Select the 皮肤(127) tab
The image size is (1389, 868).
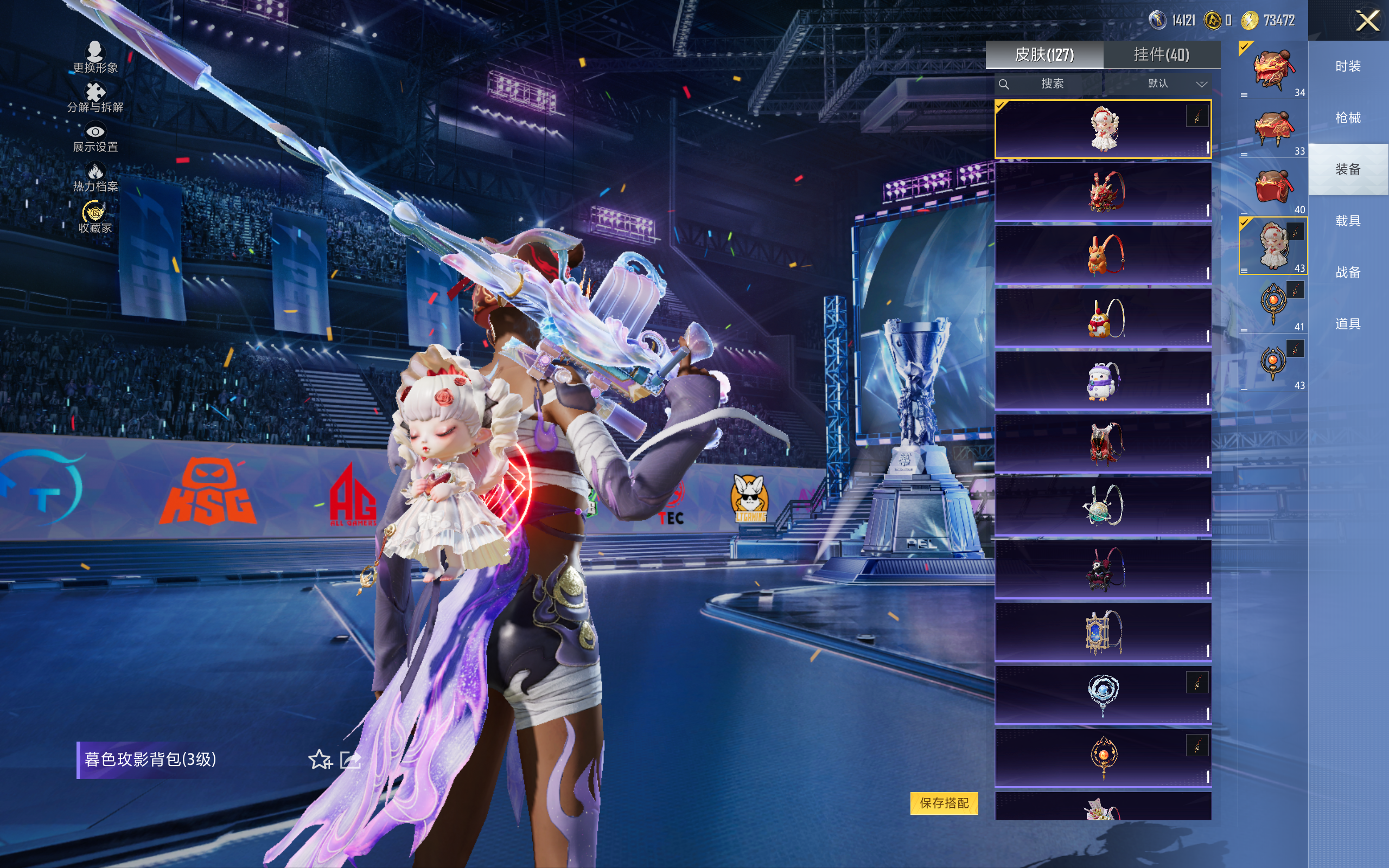click(x=1044, y=55)
